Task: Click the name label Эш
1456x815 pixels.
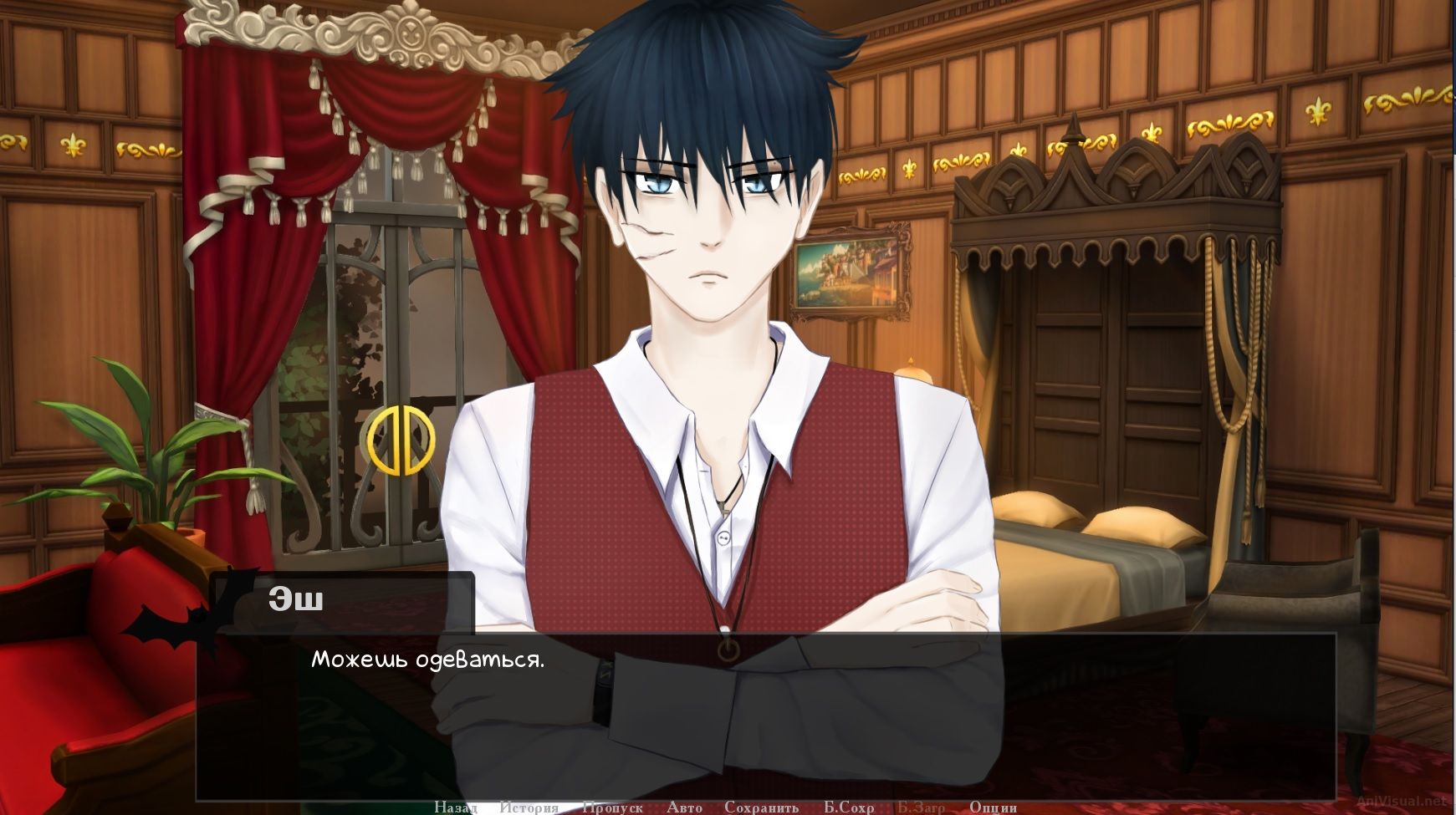Action: pyautogui.click(x=294, y=598)
